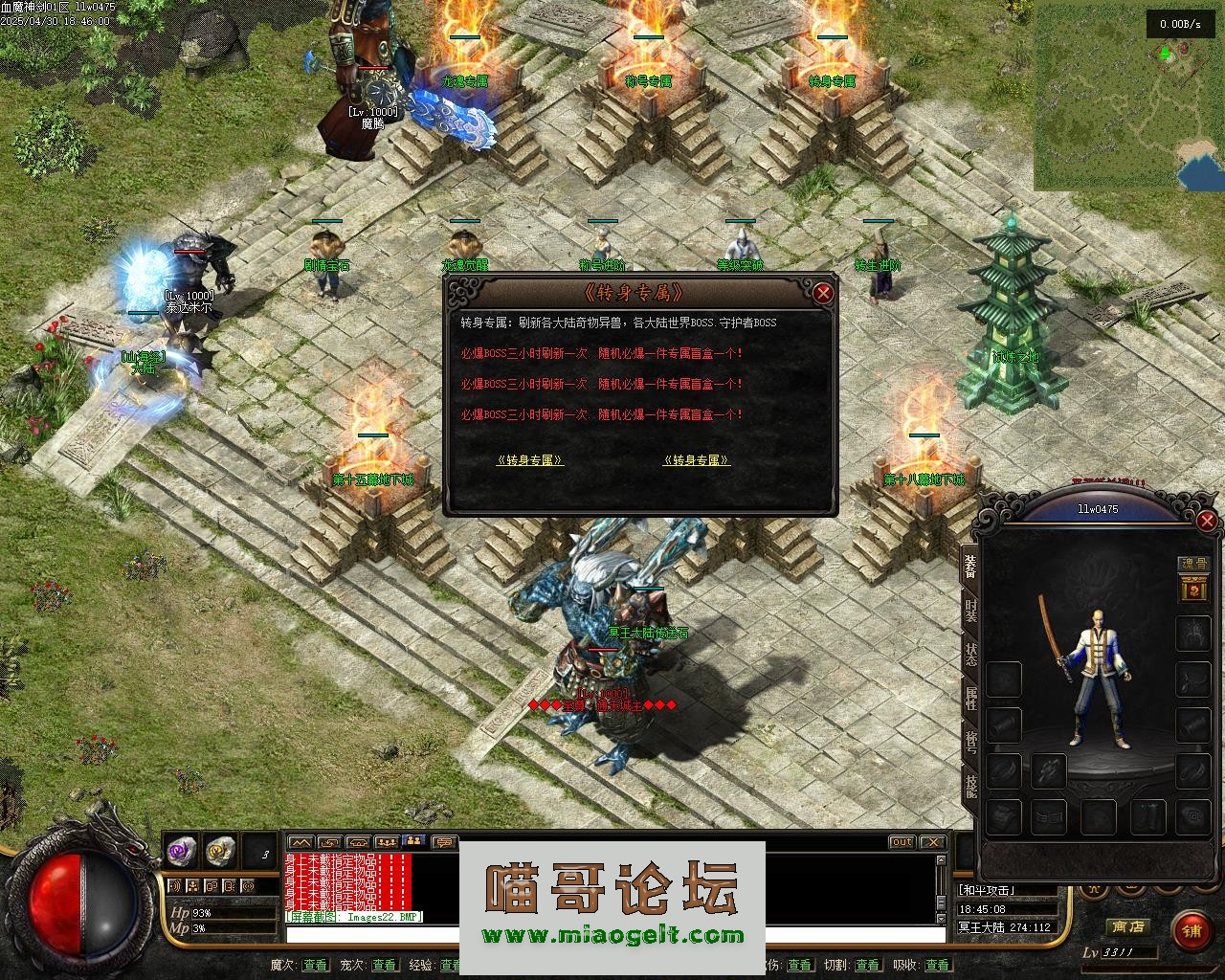The height and width of the screenshot is (980, 1225).
Task: Open the minimap
Action: click(x=1127, y=96)
